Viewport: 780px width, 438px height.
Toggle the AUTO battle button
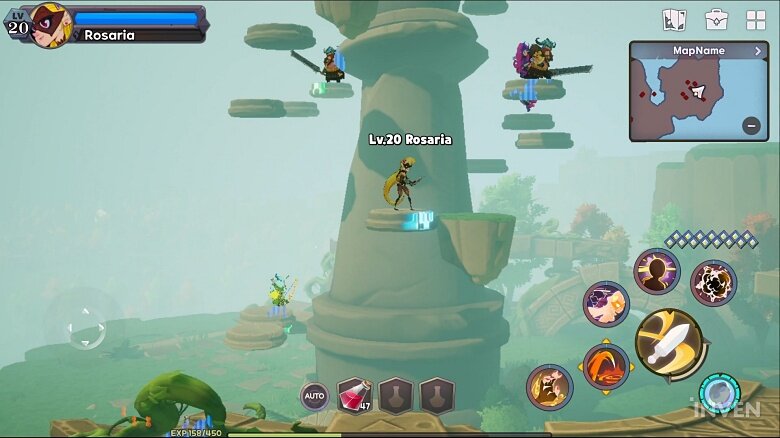(315, 396)
